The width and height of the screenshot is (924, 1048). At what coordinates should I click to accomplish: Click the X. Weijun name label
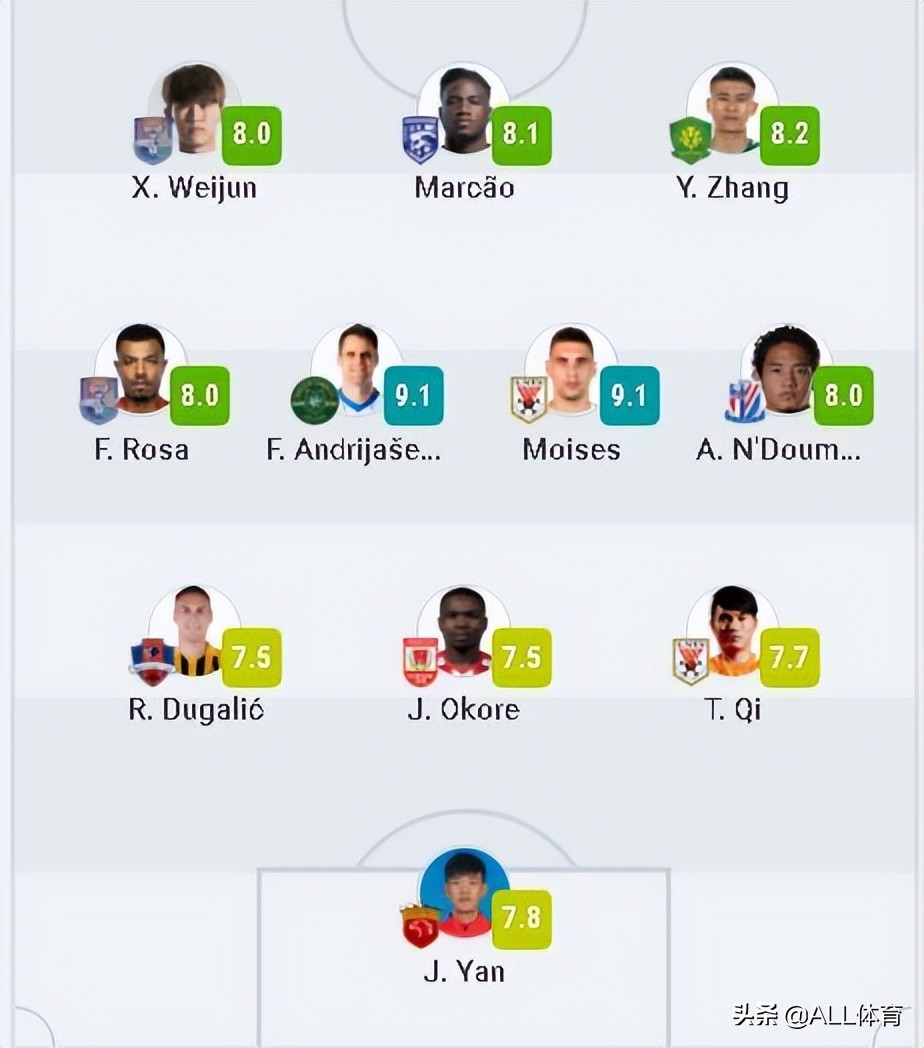194,188
